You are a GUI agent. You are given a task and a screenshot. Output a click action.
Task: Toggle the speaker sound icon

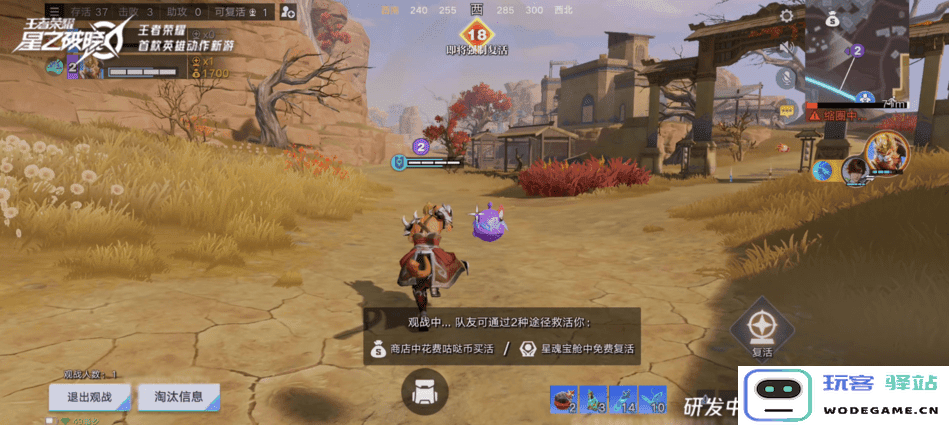(x=787, y=48)
